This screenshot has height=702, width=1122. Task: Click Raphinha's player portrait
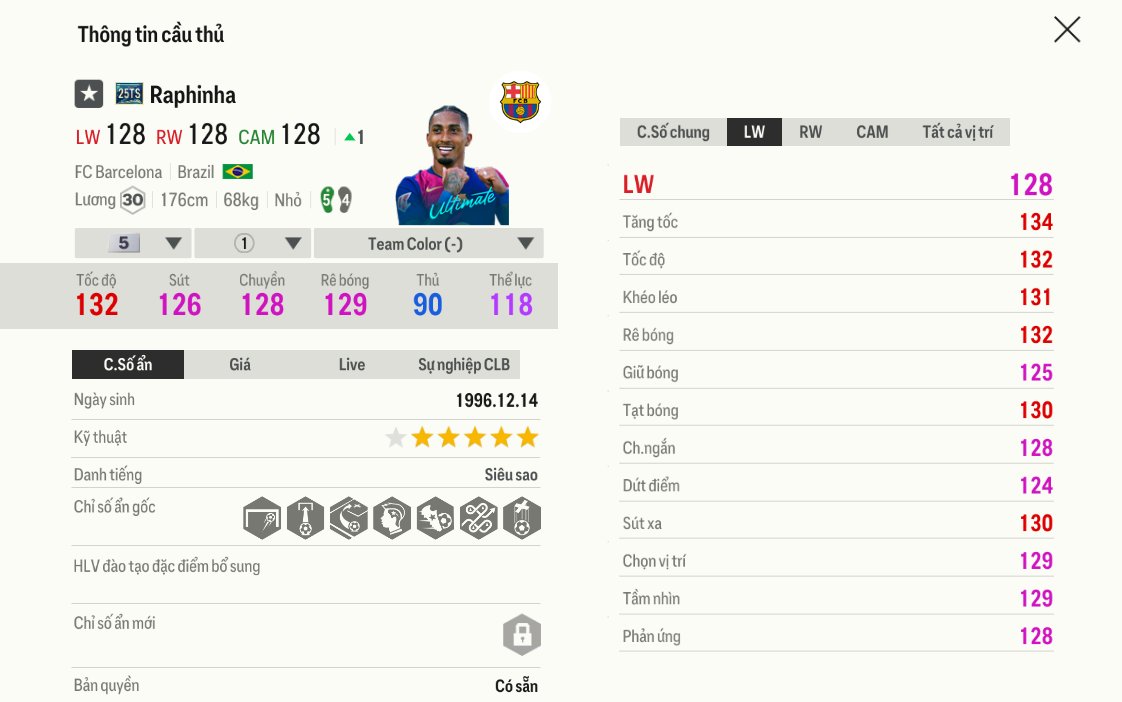point(452,167)
